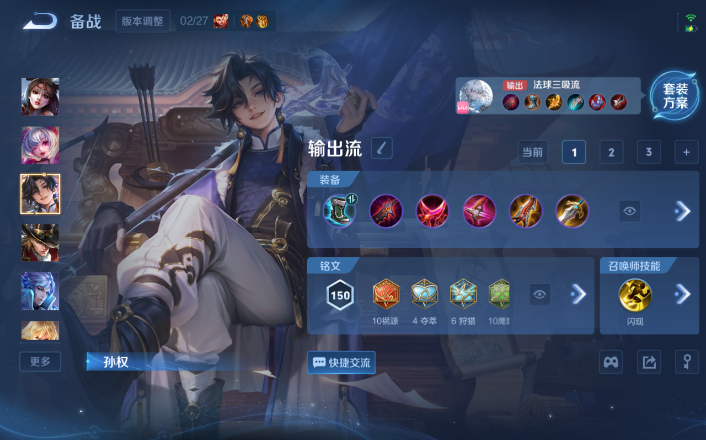Viewport: 706px width, 440px height.
Task: Select the 法球三吸流 recommended build
Action: [550, 96]
